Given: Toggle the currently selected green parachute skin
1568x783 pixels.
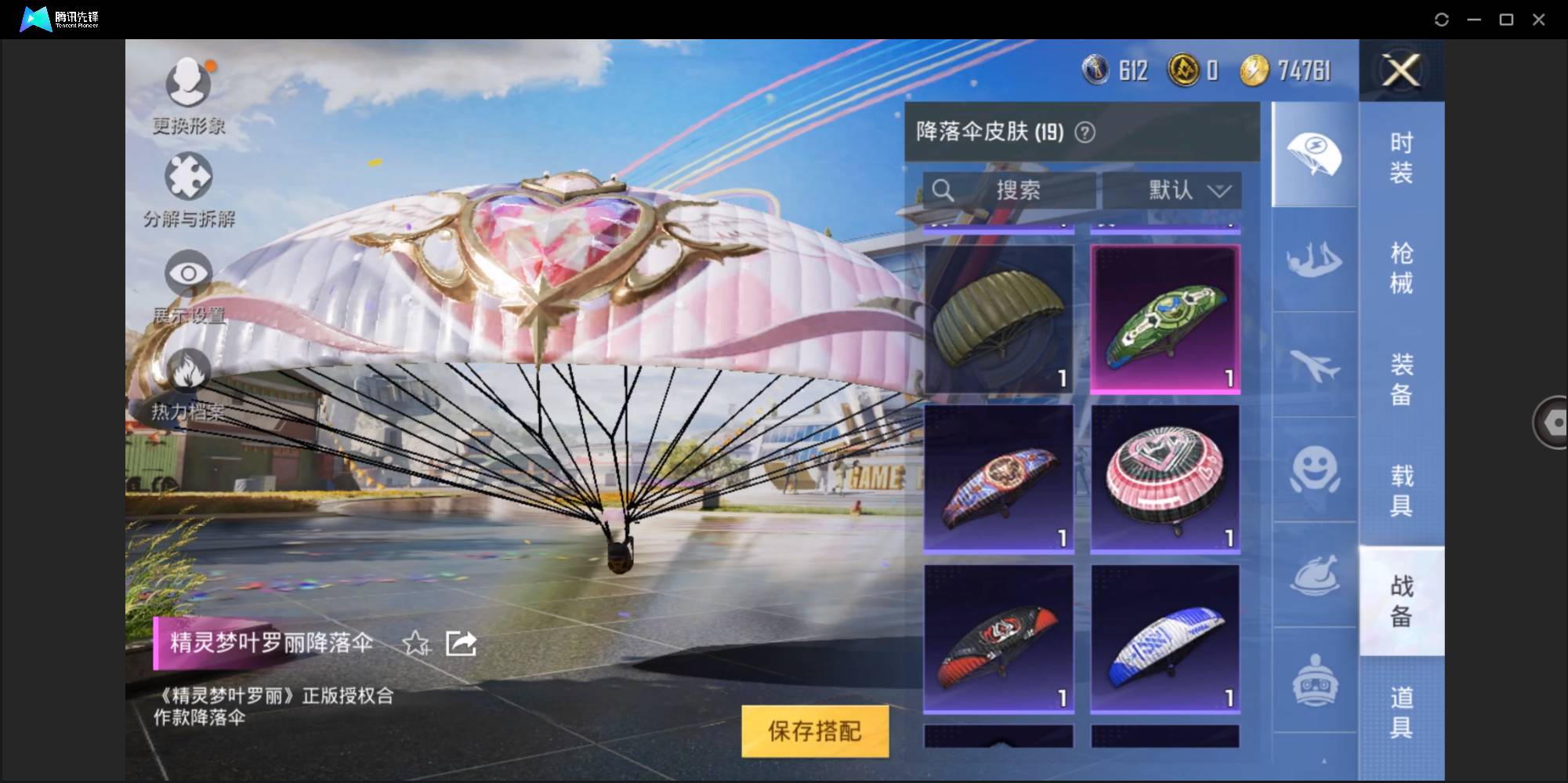Looking at the screenshot, I should 1165,317.
